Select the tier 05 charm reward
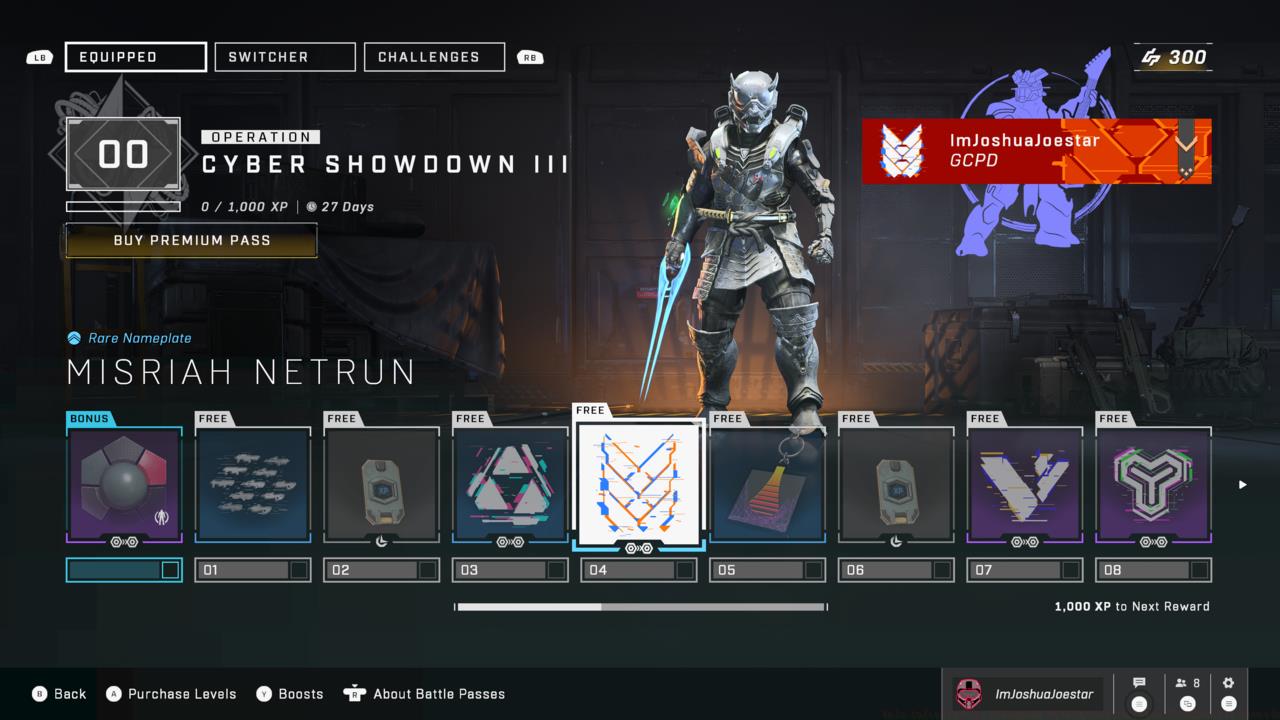Image resolution: width=1280 pixels, height=720 pixels. pos(768,485)
